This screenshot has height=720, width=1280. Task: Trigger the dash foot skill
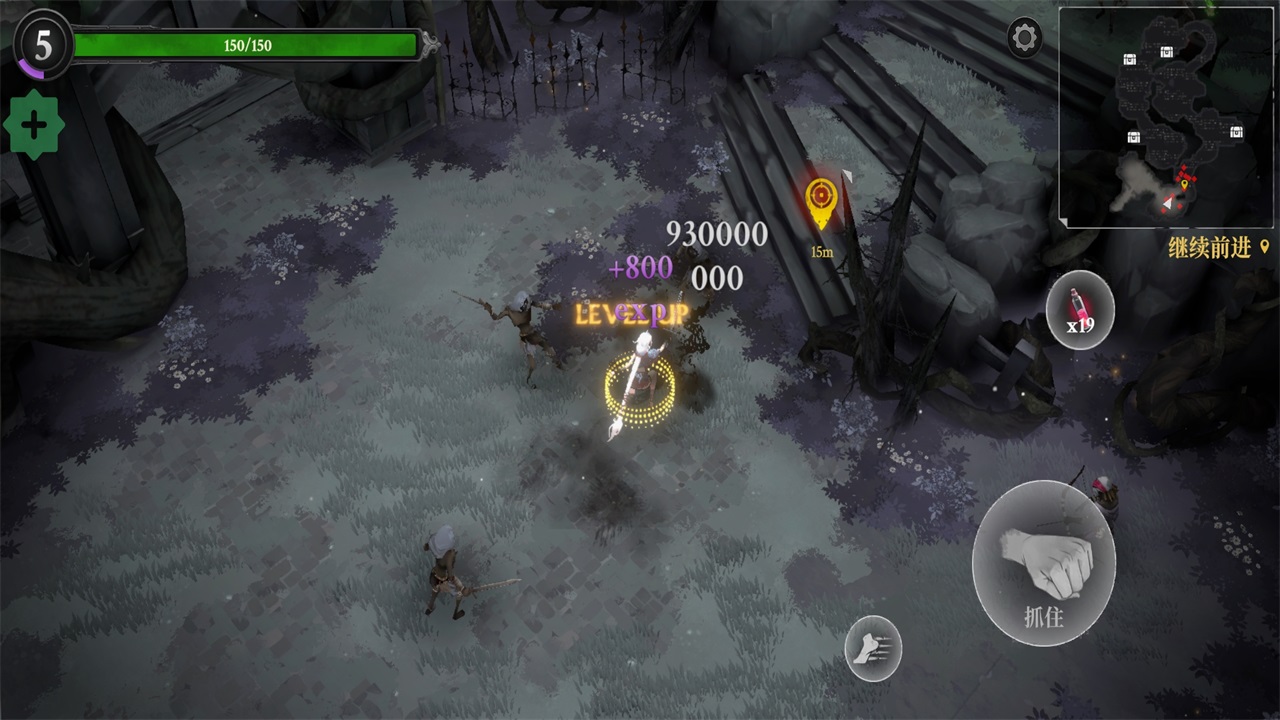coord(872,648)
